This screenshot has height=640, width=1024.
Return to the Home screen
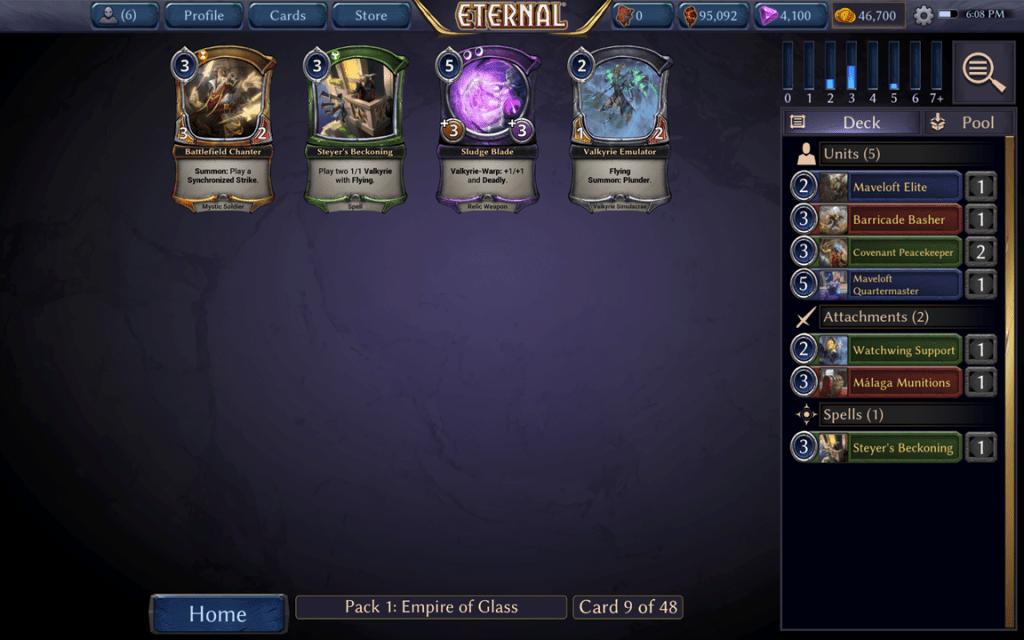tap(218, 613)
